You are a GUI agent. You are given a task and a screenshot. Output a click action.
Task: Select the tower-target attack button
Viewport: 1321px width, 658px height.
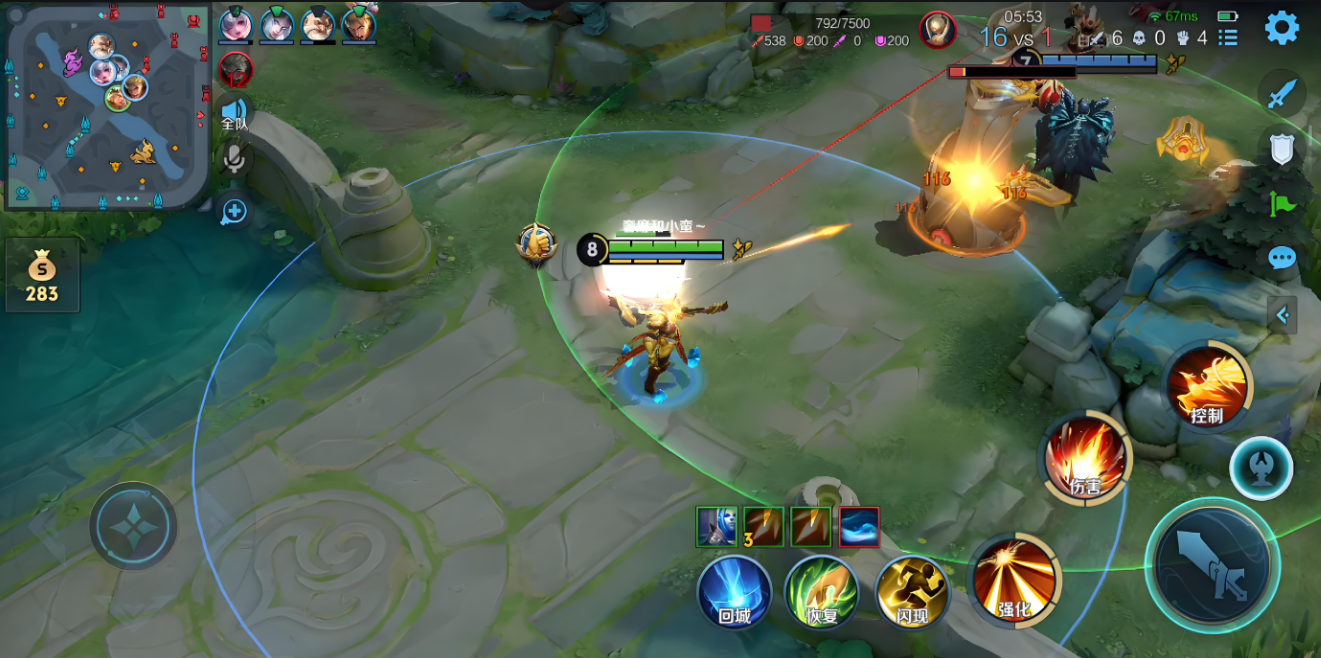(x=1261, y=468)
